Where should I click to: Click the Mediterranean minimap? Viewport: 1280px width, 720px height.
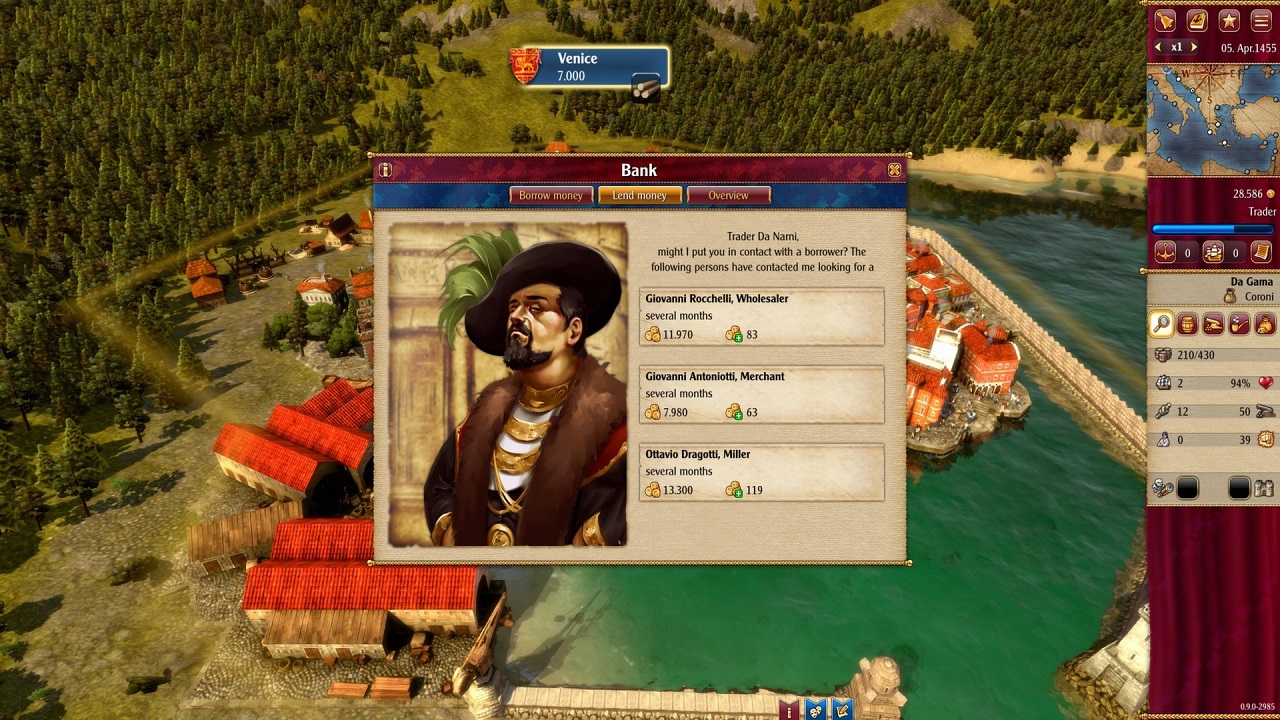point(1211,118)
